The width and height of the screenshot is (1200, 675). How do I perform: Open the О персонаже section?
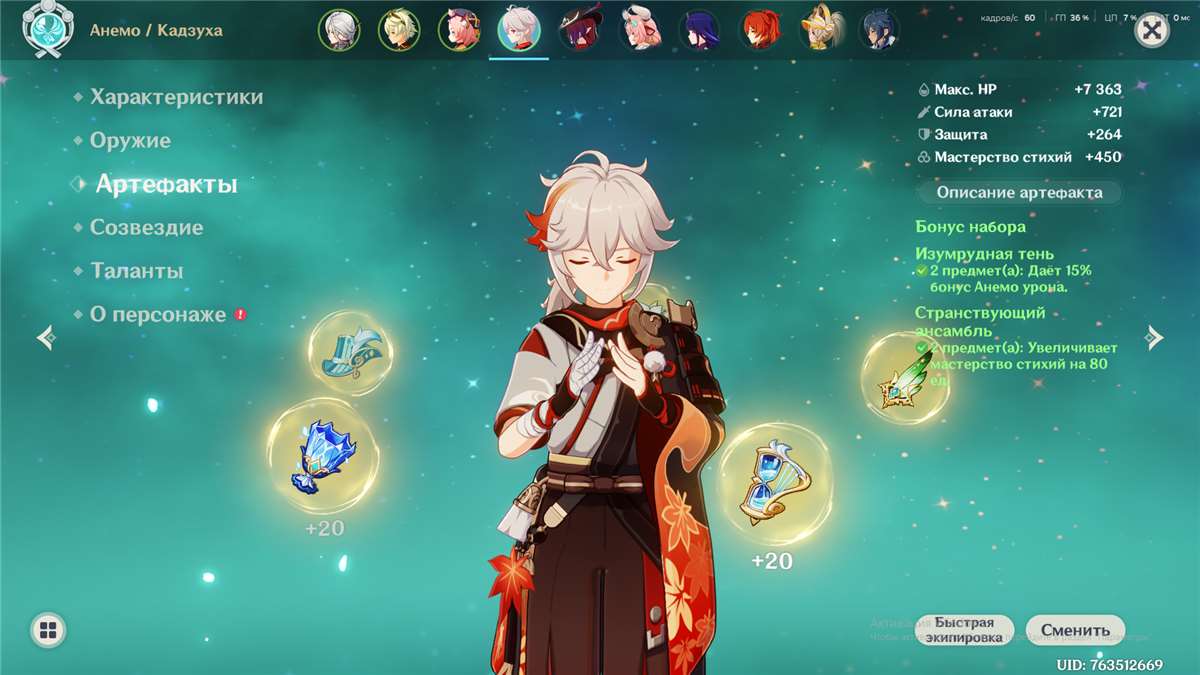158,314
